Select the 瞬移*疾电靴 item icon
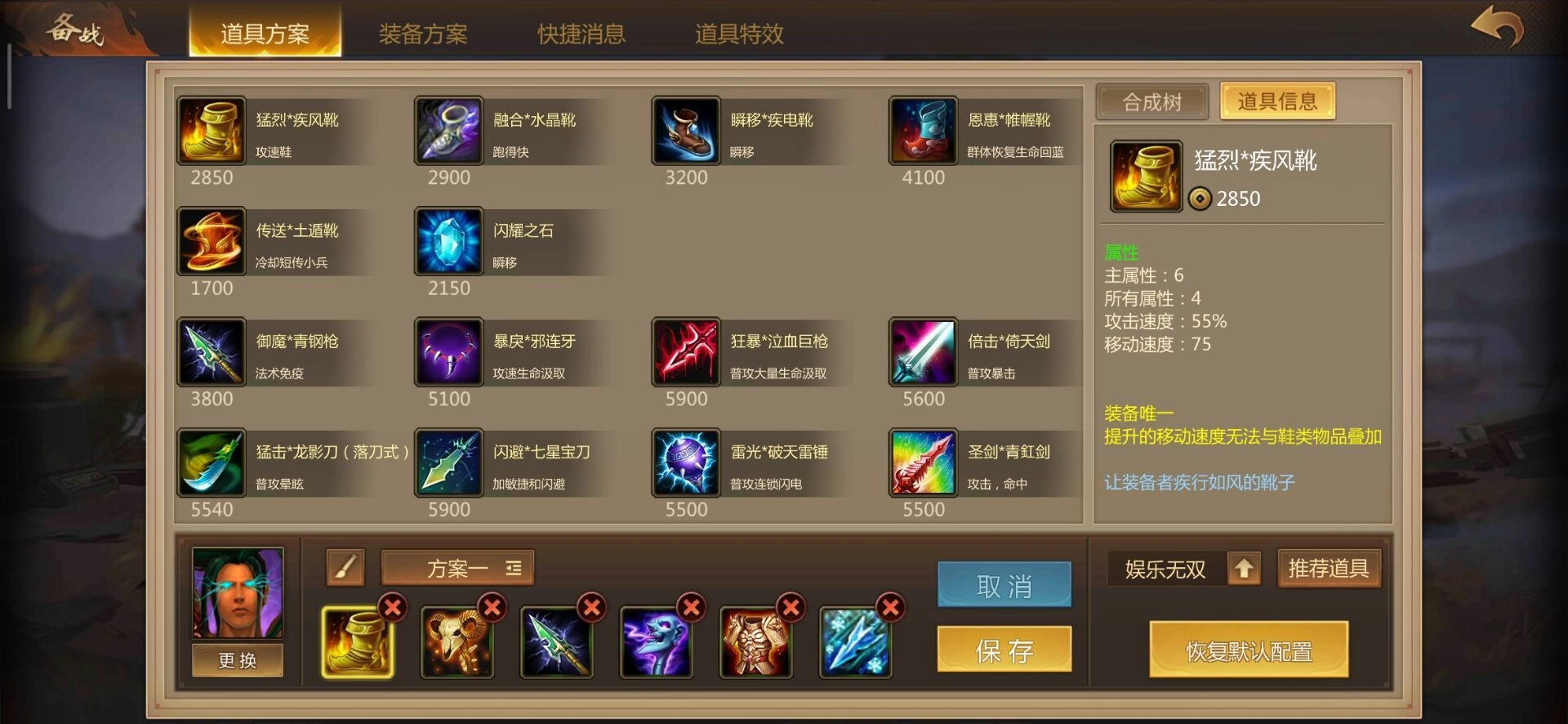The image size is (1568, 724). pos(686,131)
